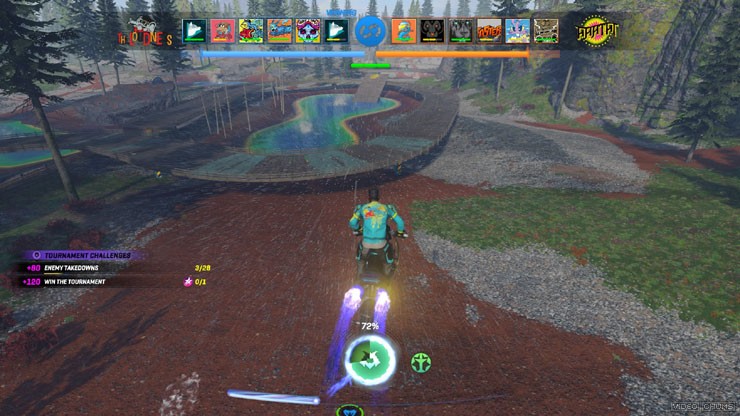Click the blue swirl emblem between the teams

pyautogui.click(x=371, y=31)
